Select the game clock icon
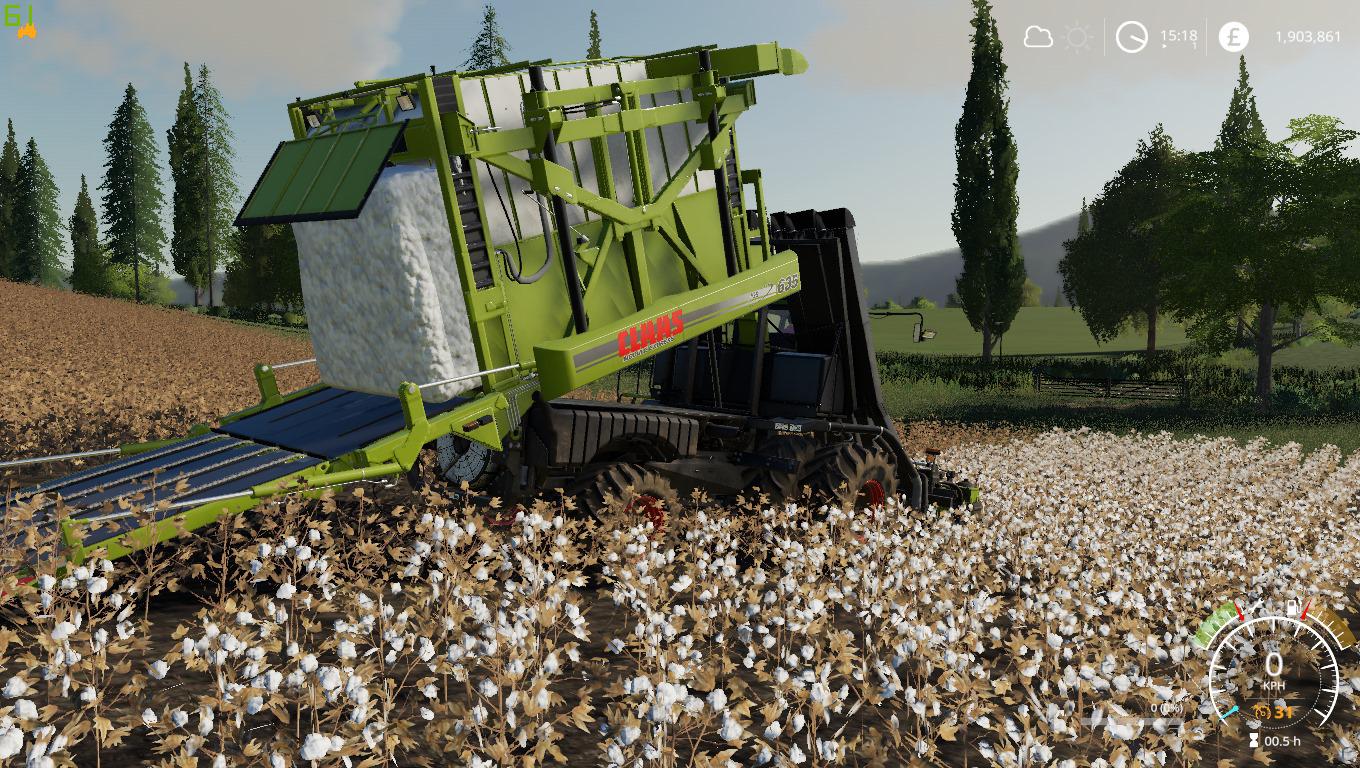The image size is (1360, 768). (1132, 37)
